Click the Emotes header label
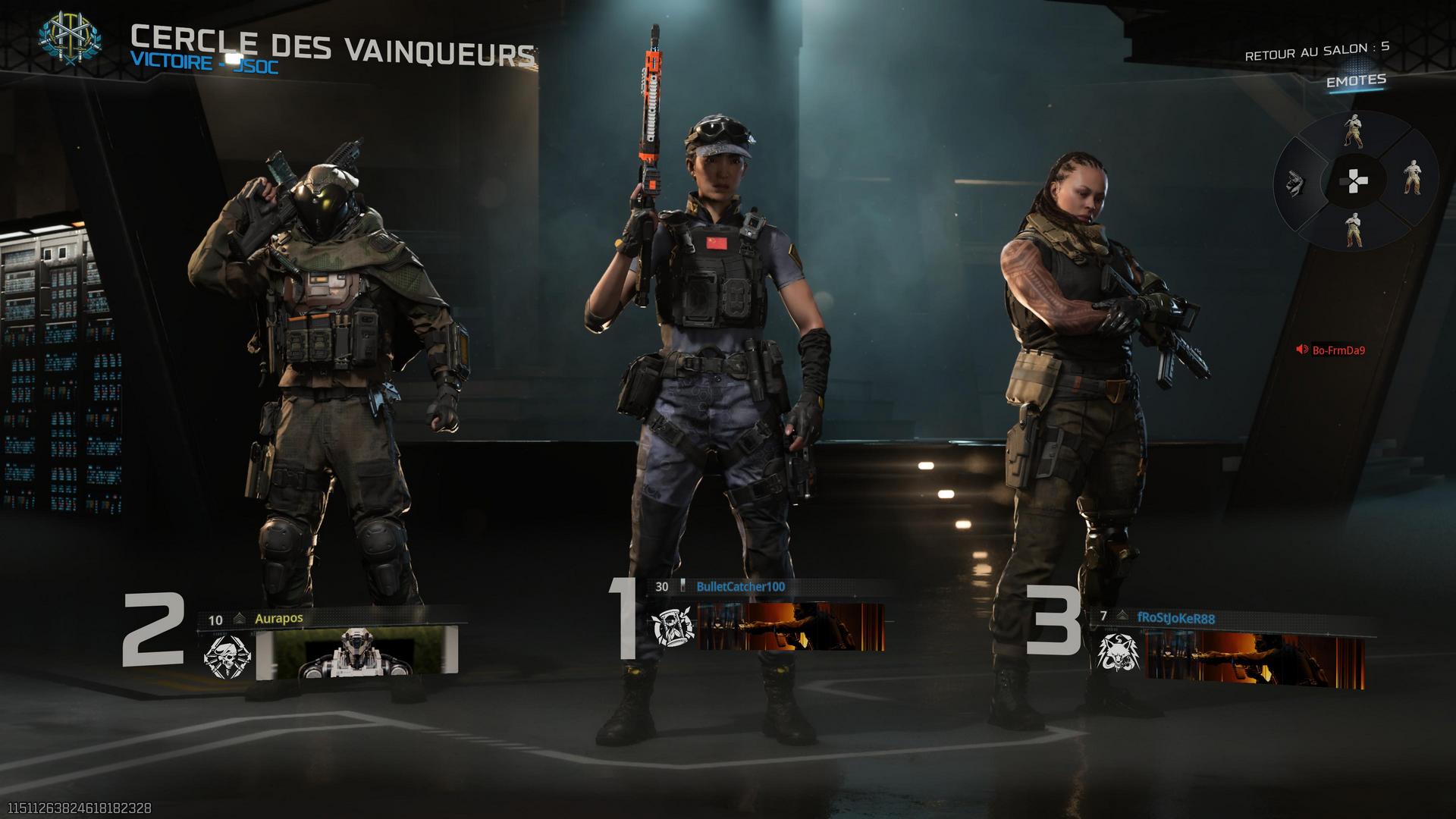Screen dimensions: 1456x819 (x=1356, y=80)
